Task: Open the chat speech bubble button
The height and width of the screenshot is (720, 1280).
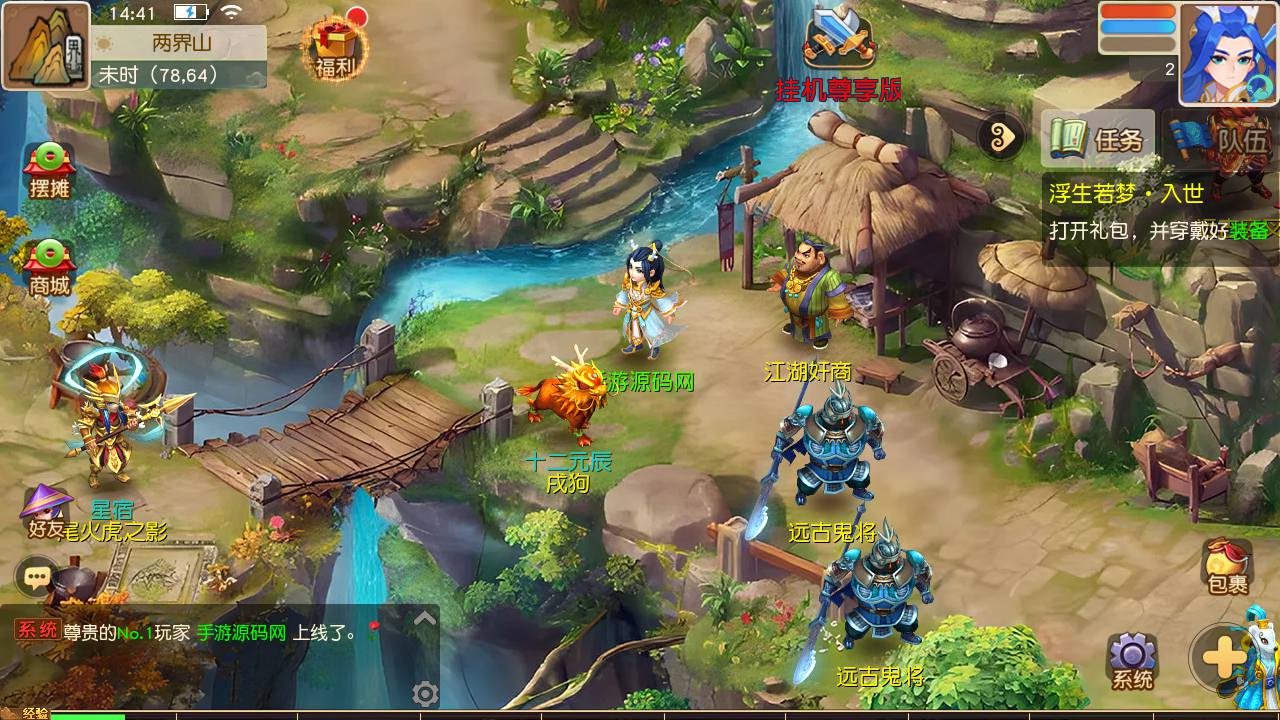Action: click(x=38, y=576)
